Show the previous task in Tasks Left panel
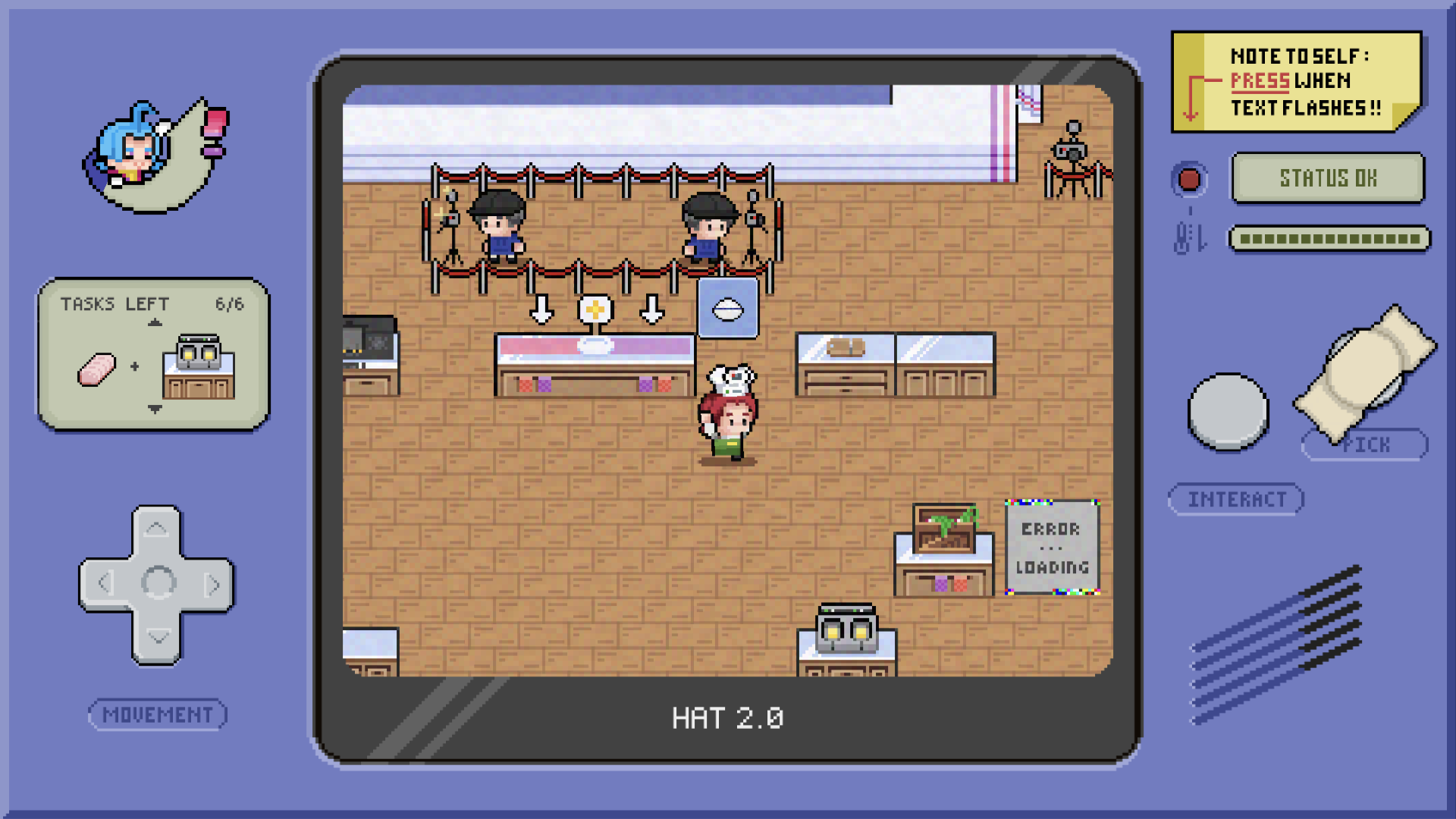The width and height of the screenshot is (1456, 819). pyautogui.click(x=155, y=323)
